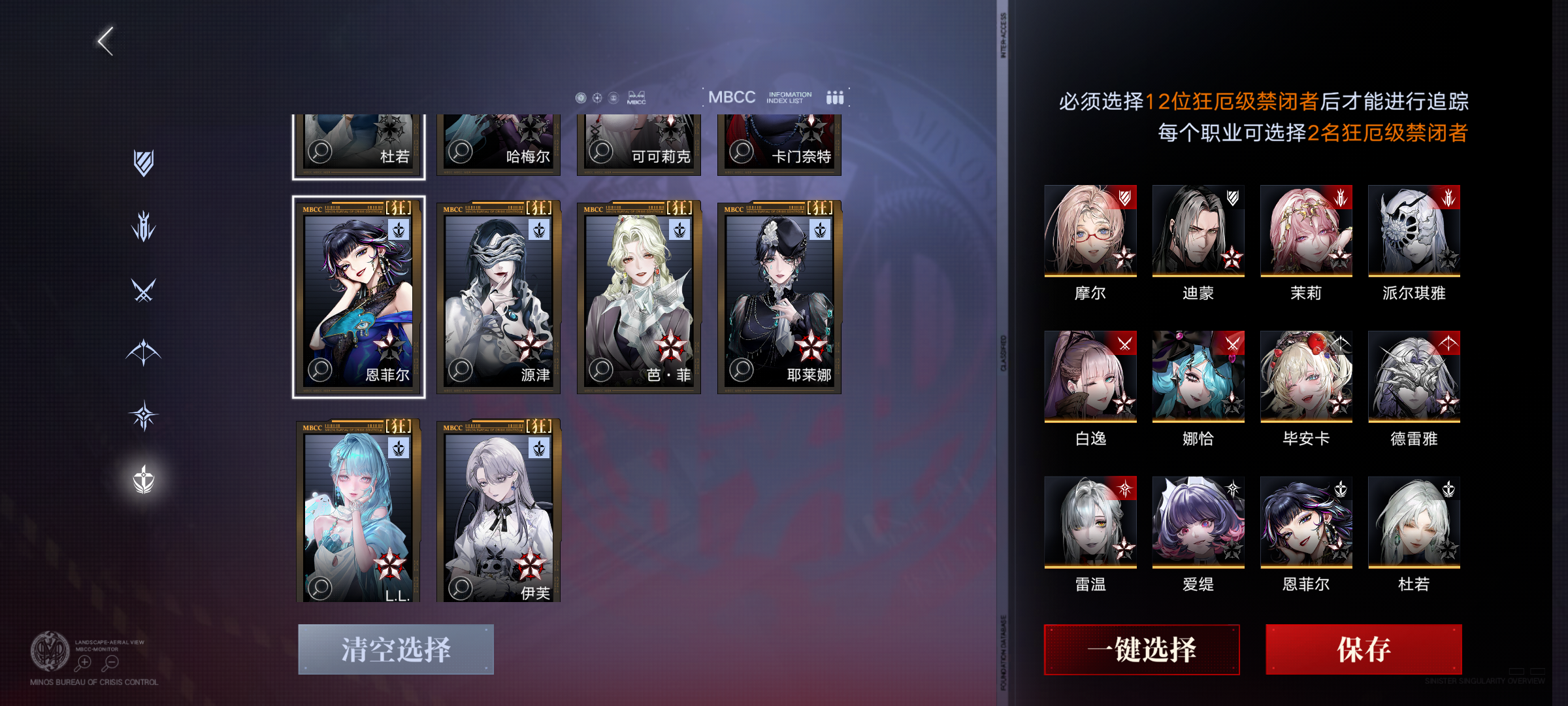The height and width of the screenshot is (706, 1568).
Task: Select the shield class filter icon
Action: 142,162
